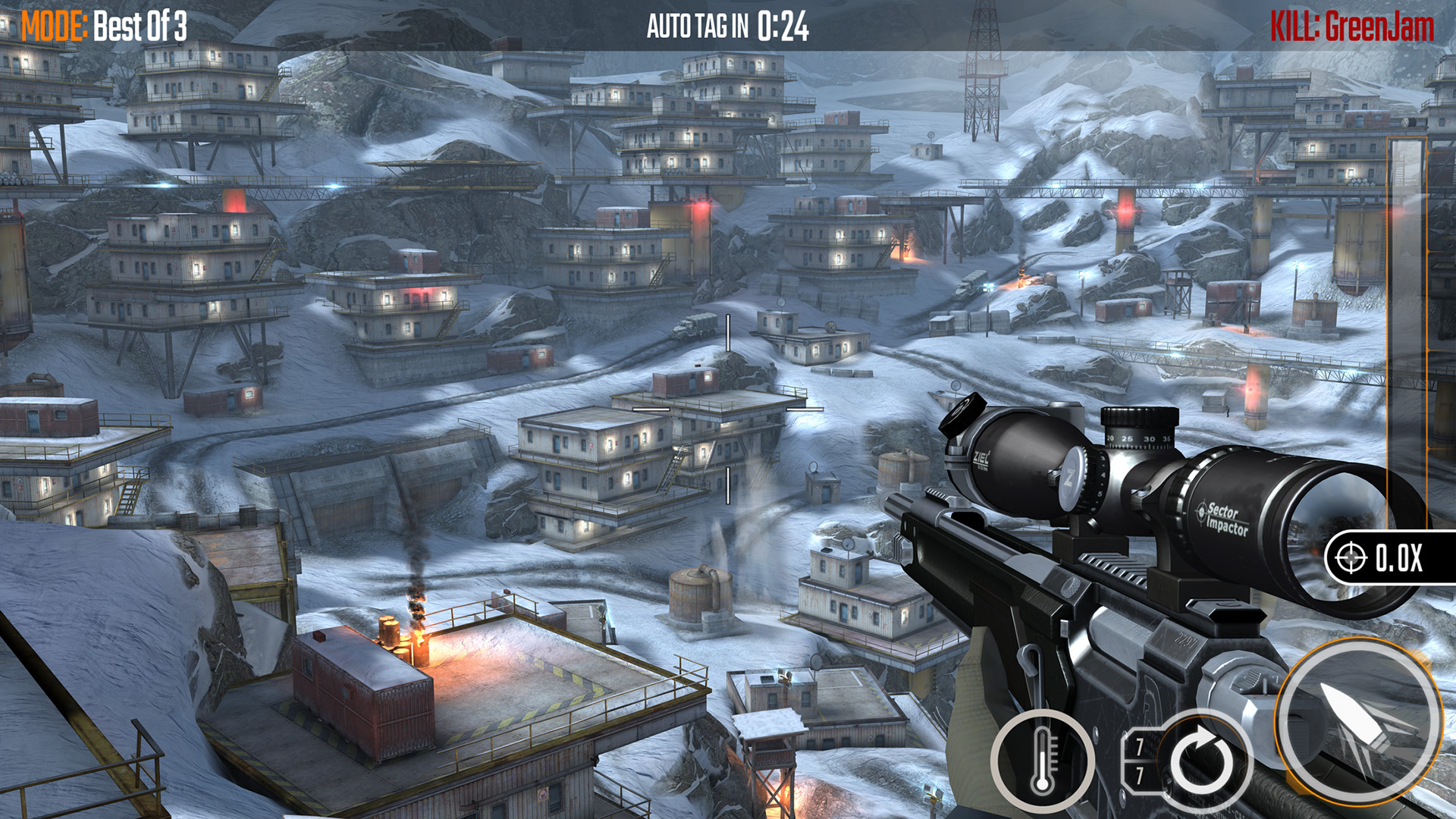
Task: Click the AUTO TAG IN countdown timer
Action: click(x=728, y=23)
